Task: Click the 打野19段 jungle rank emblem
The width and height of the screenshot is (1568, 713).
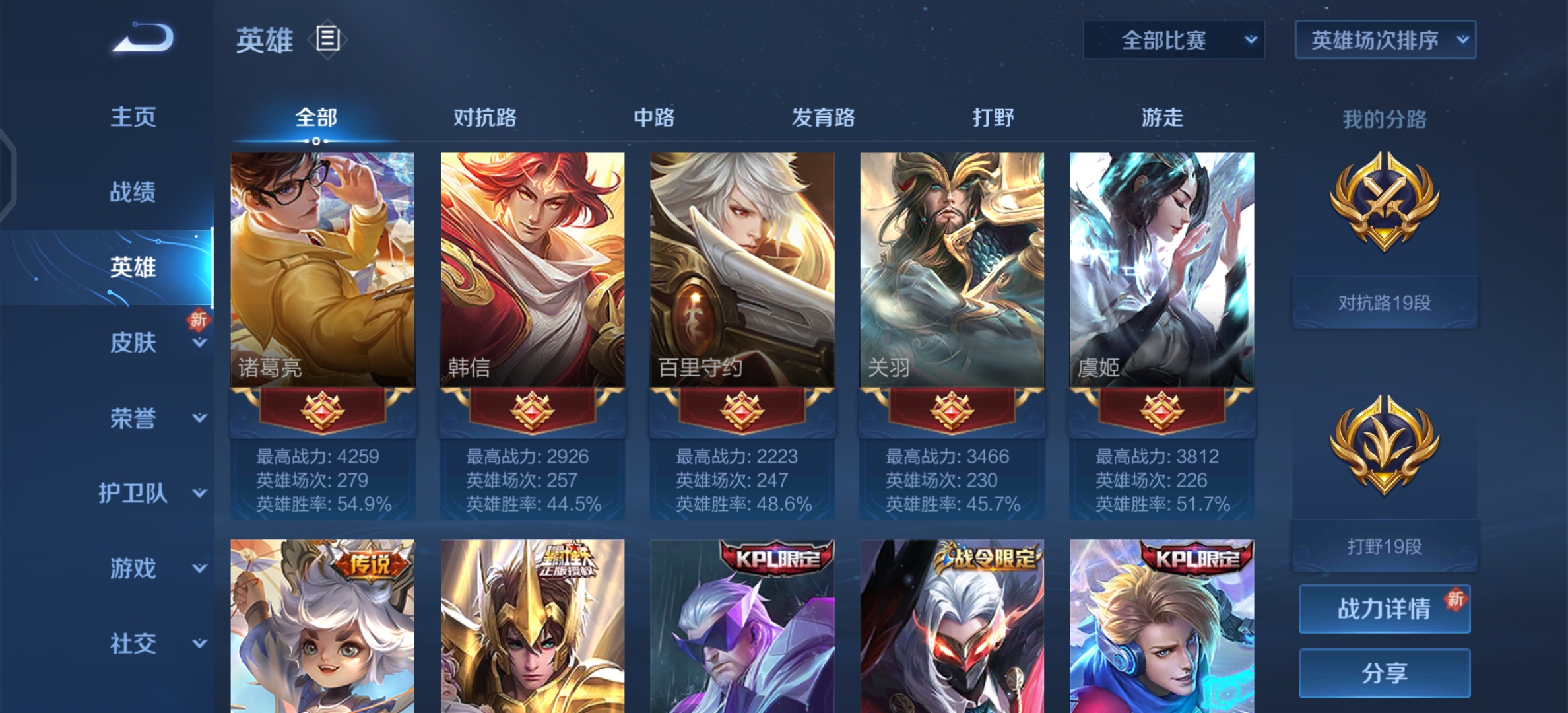Action: pyautogui.click(x=1384, y=441)
